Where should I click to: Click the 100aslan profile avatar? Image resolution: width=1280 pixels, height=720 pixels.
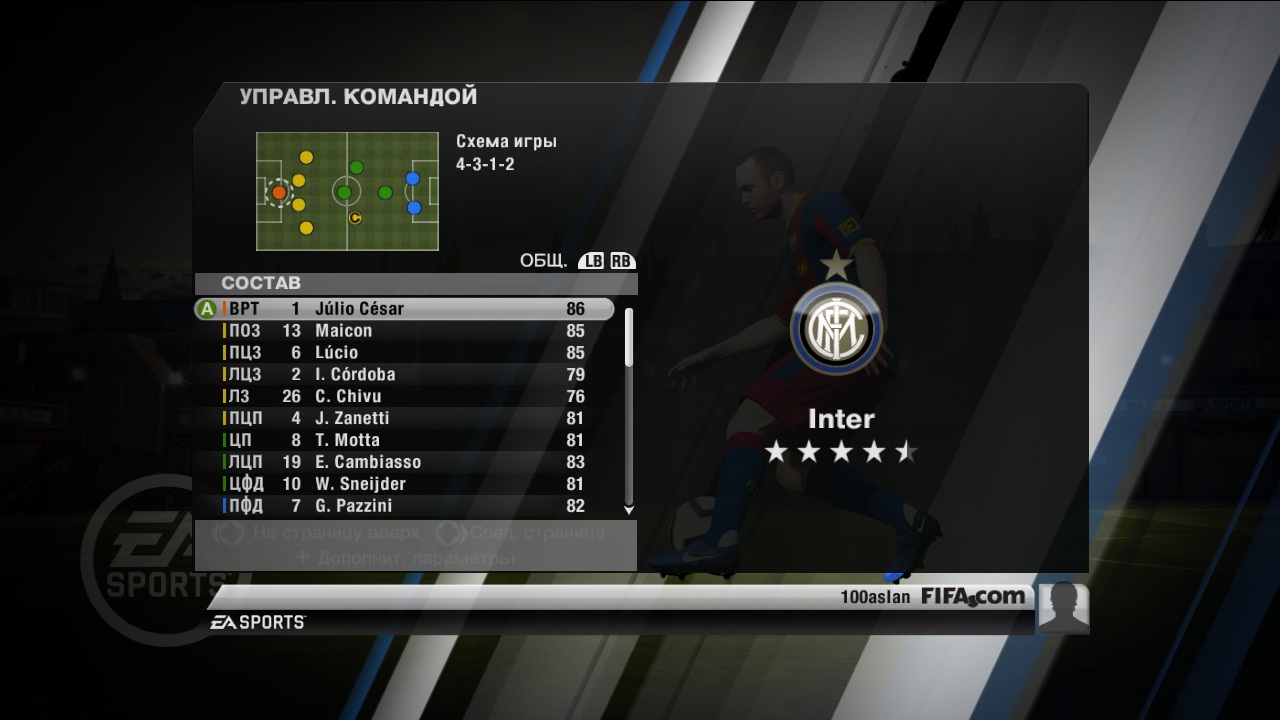click(1063, 607)
